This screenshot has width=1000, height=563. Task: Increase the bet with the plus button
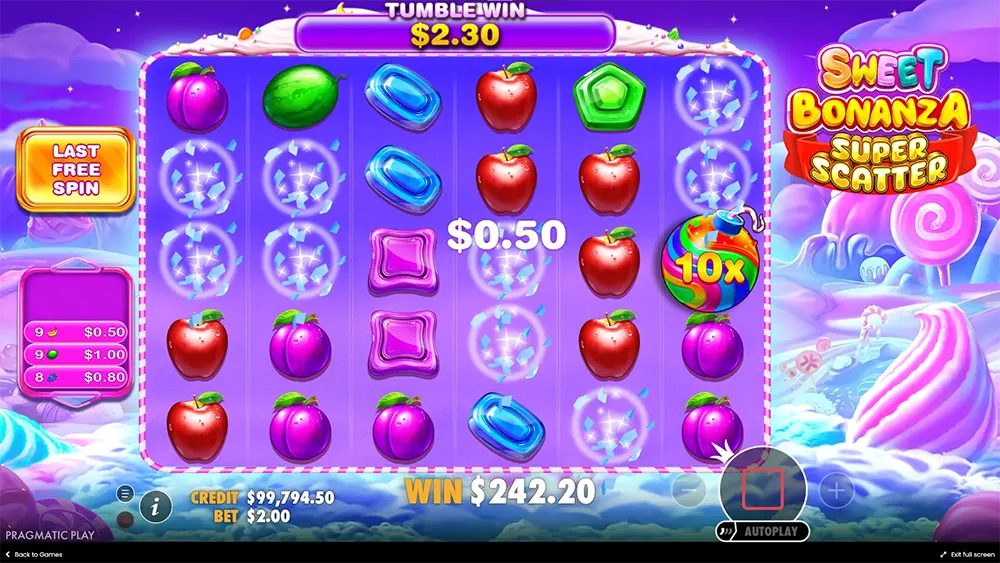[x=836, y=490]
